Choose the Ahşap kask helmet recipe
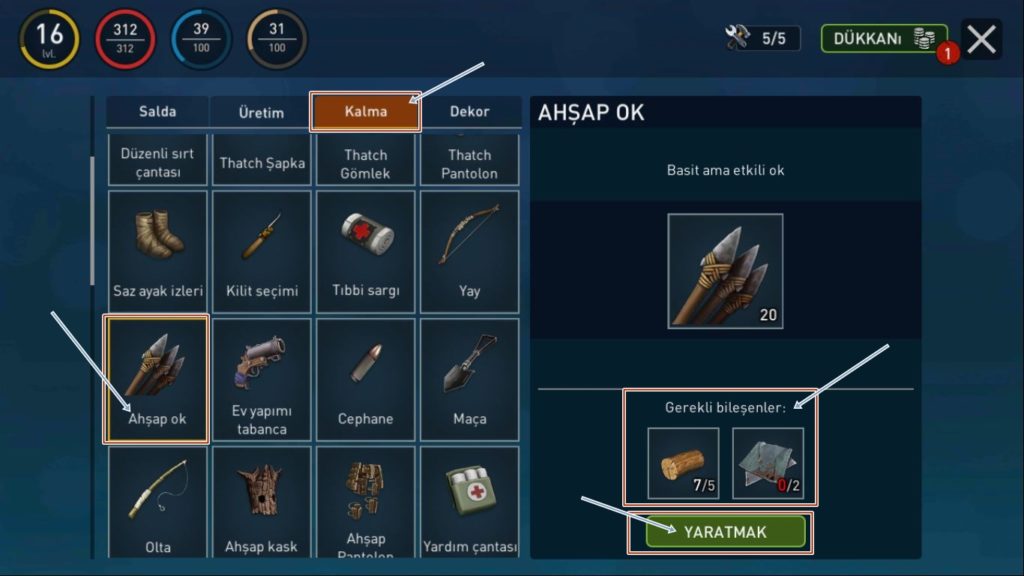This screenshot has height=576, width=1024. (x=262, y=502)
